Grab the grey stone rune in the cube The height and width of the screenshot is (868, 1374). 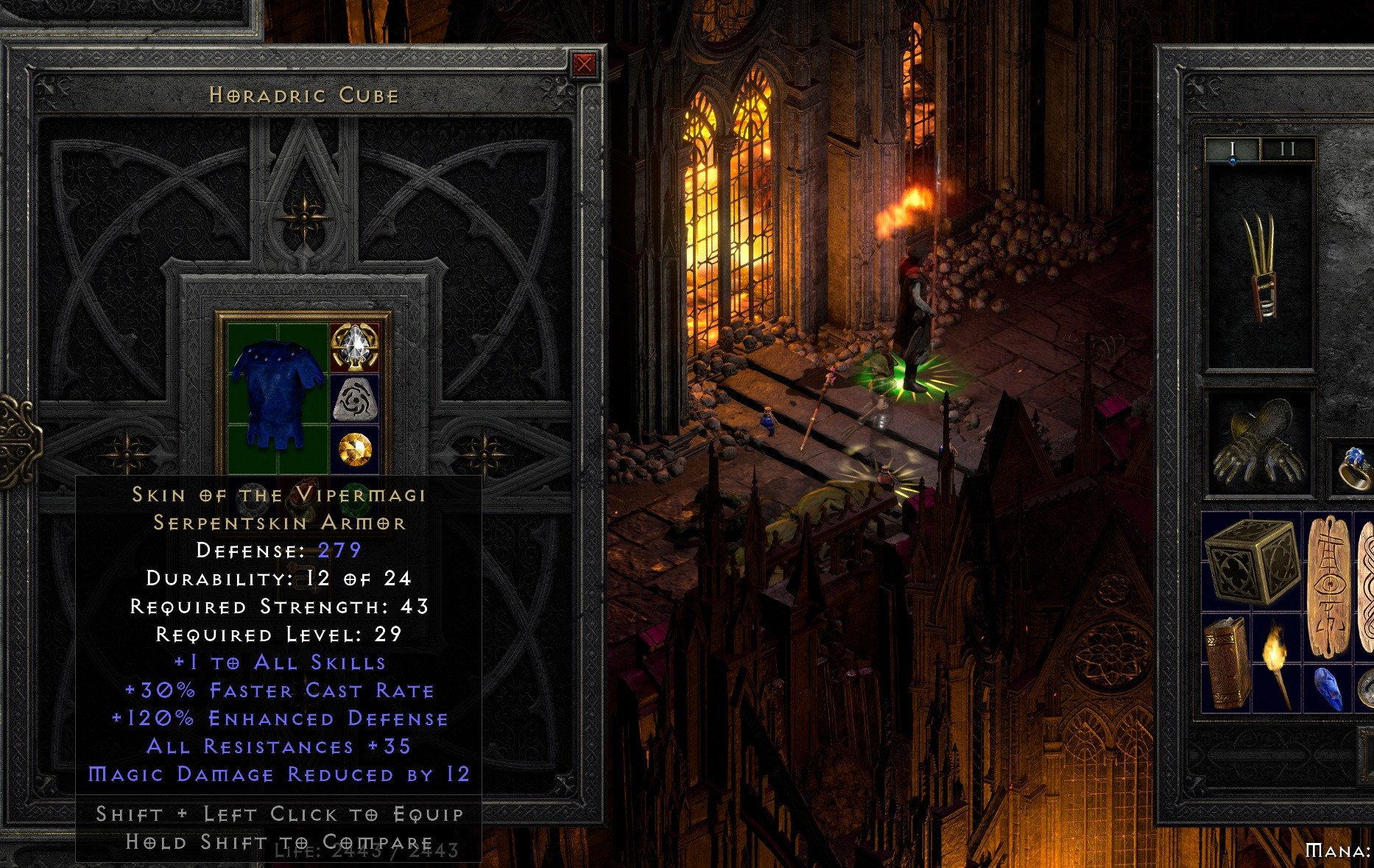tap(355, 400)
